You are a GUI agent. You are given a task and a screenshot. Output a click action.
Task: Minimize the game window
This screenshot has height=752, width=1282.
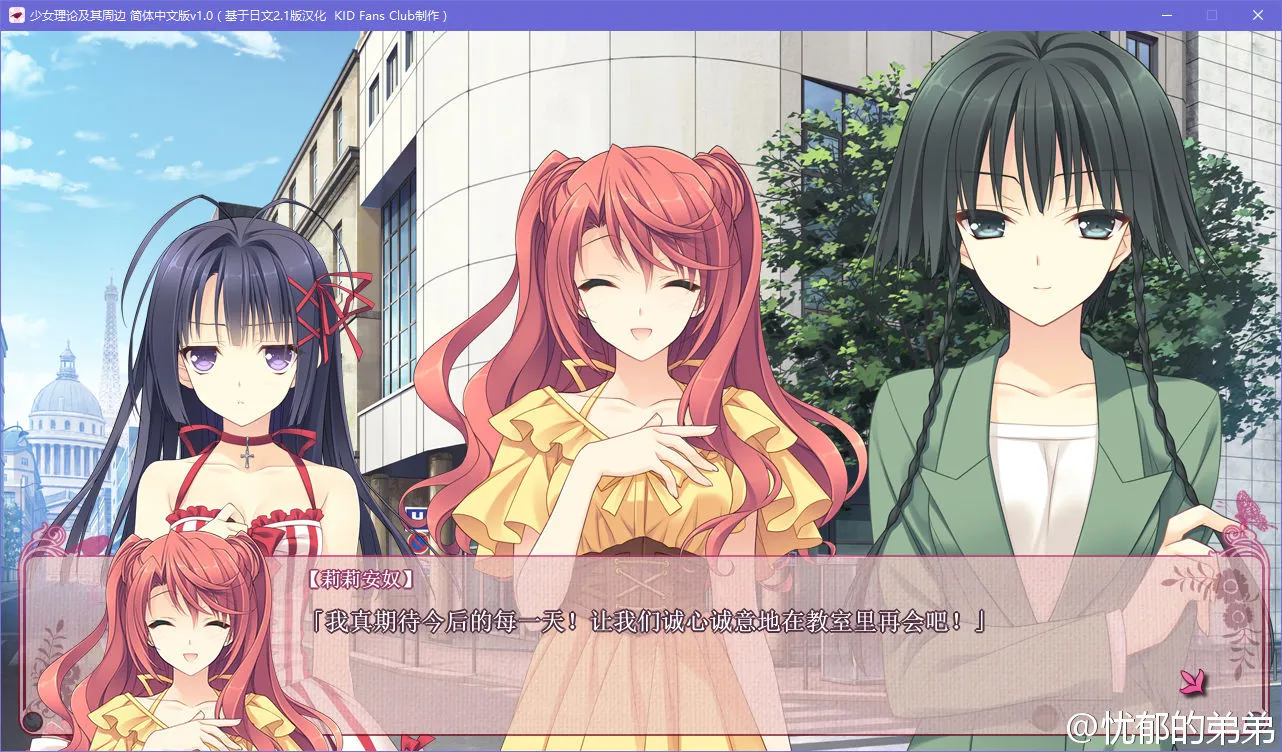pos(1167,15)
